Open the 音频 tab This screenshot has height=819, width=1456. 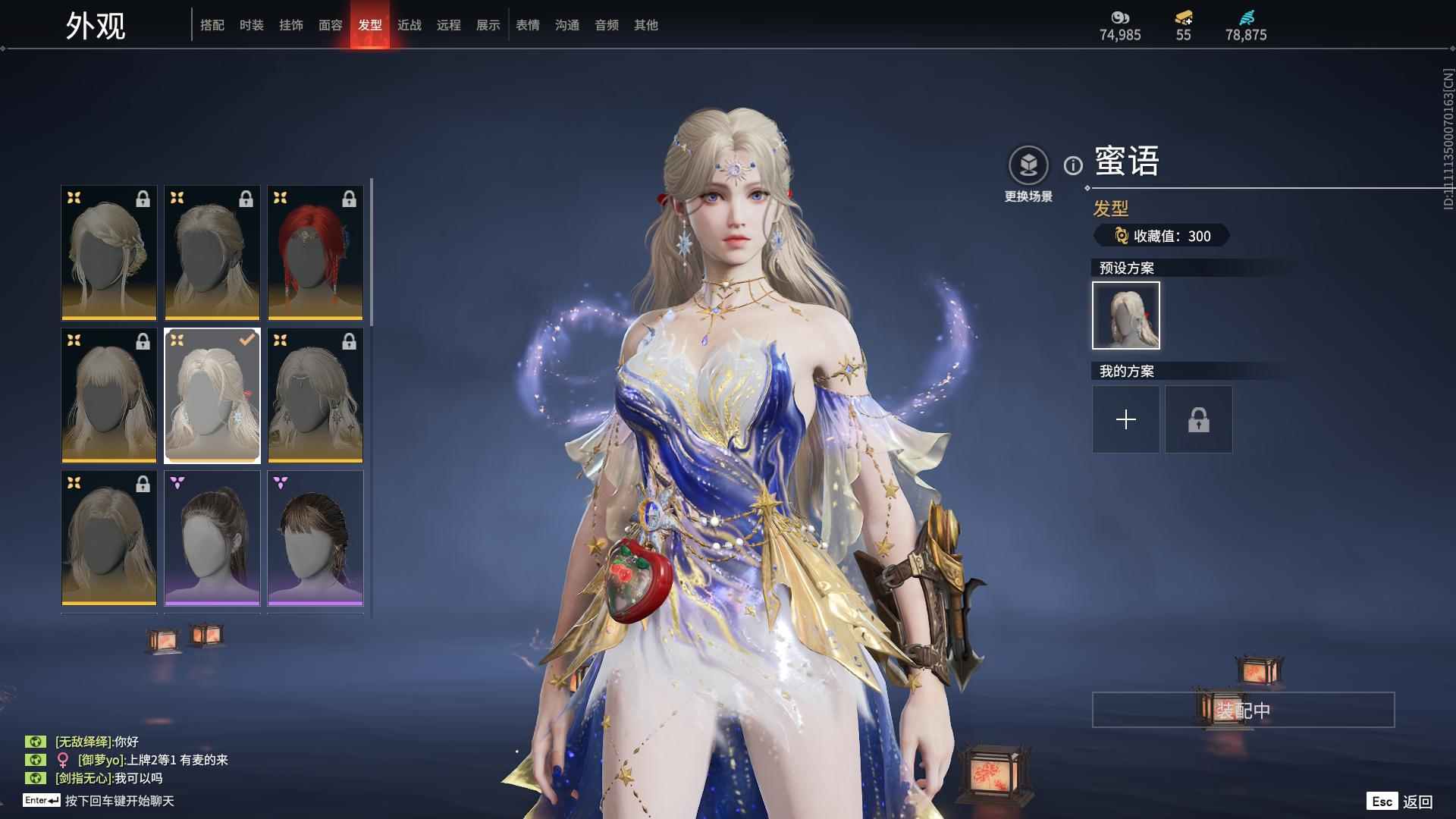tap(607, 25)
